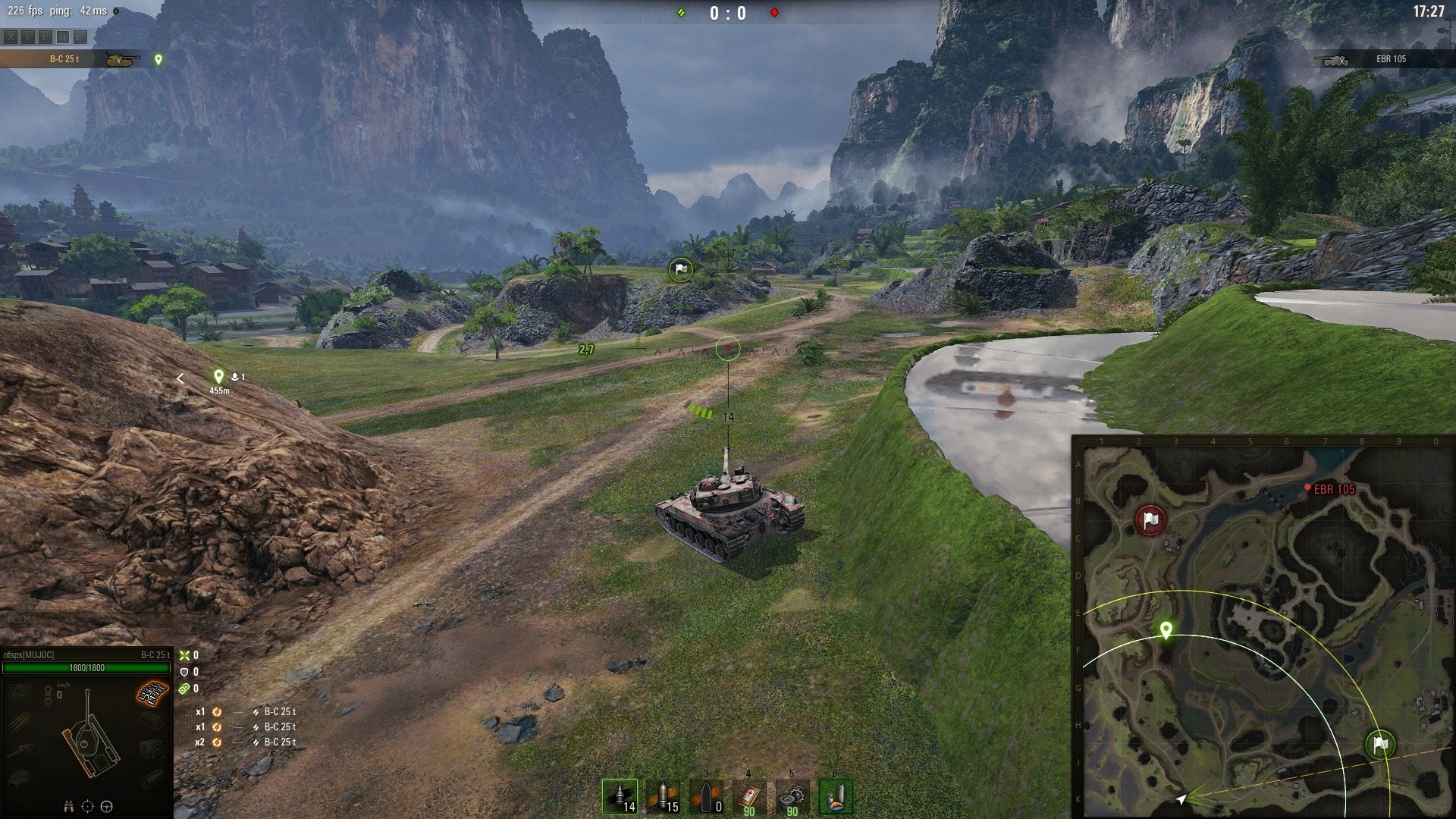The height and width of the screenshot is (819, 1456).
Task: Click the steering wheel icon in damage panel
Action: (107, 807)
